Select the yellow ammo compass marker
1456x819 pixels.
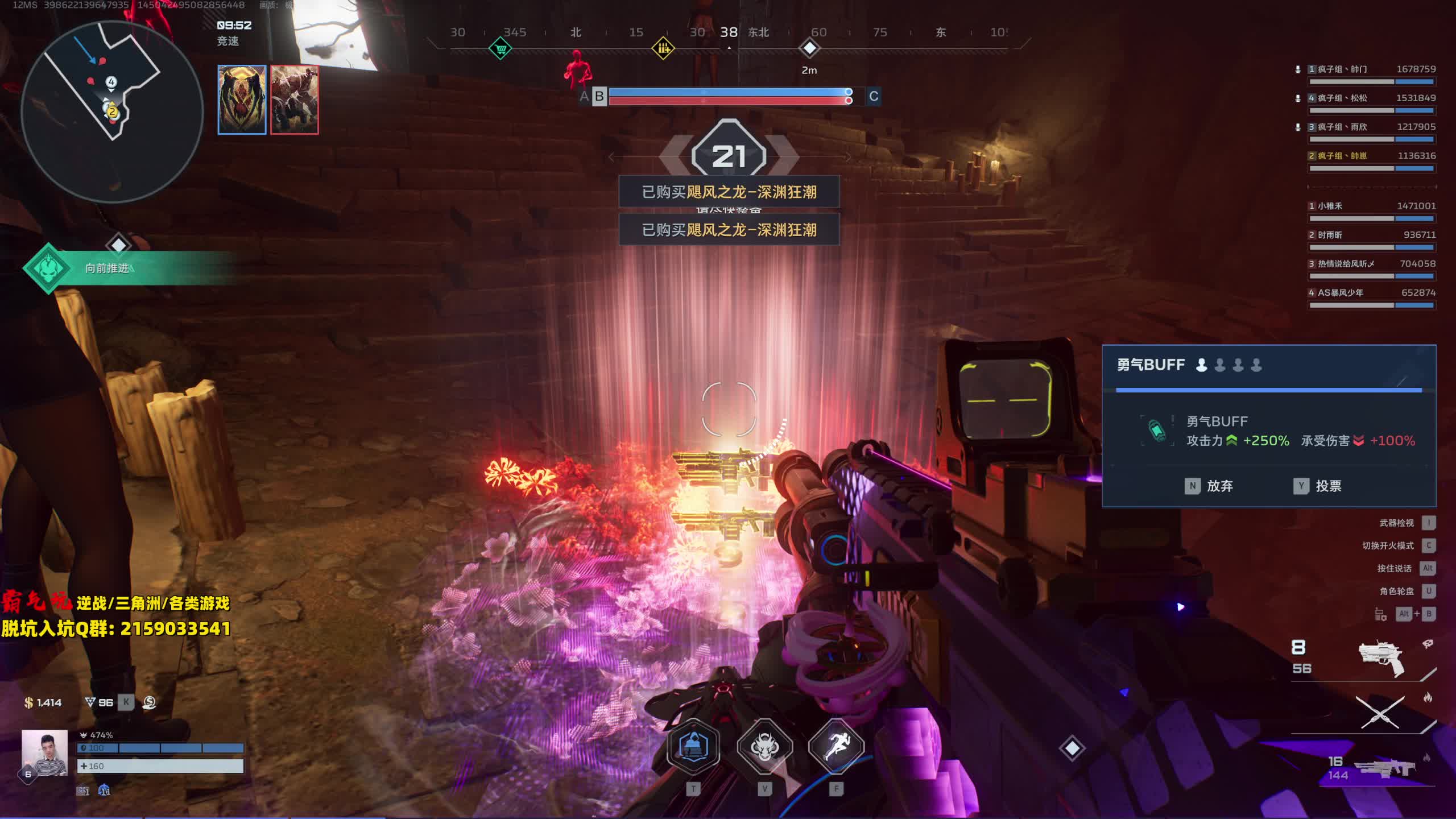[x=663, y=48]
